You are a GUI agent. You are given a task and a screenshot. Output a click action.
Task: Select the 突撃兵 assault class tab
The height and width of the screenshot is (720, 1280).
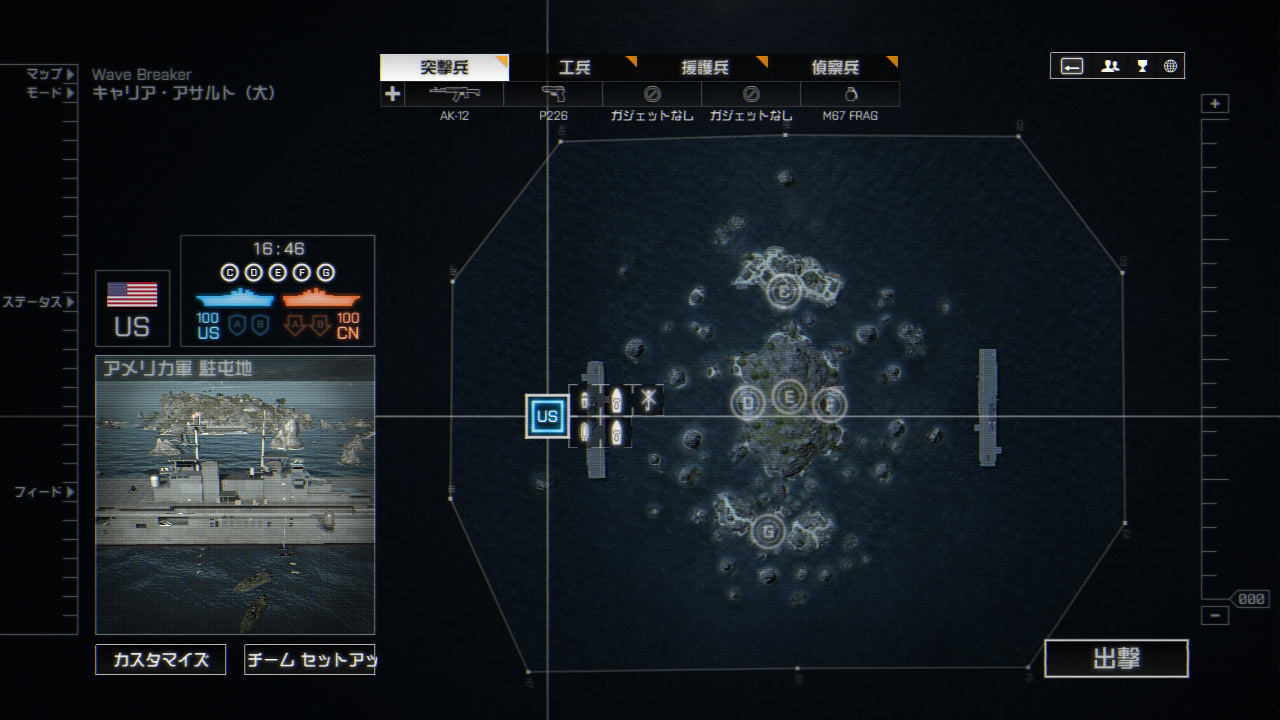444,68
